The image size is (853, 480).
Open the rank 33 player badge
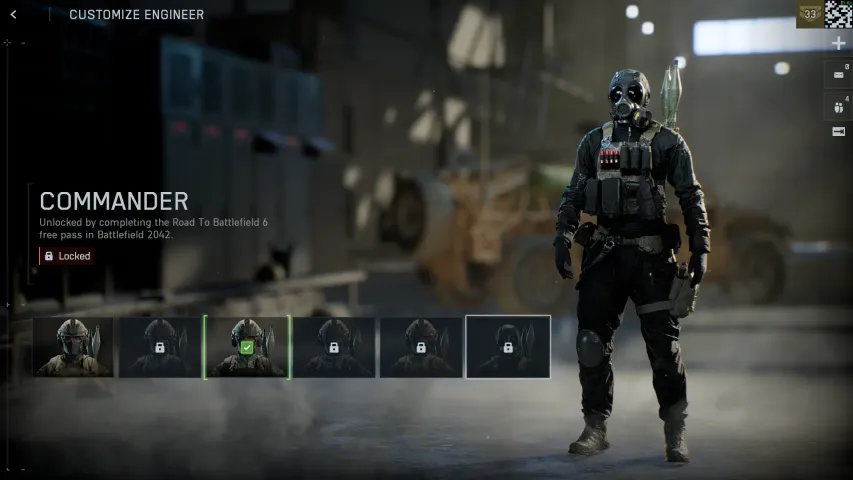pyautogui.click(x=809, y=14)
